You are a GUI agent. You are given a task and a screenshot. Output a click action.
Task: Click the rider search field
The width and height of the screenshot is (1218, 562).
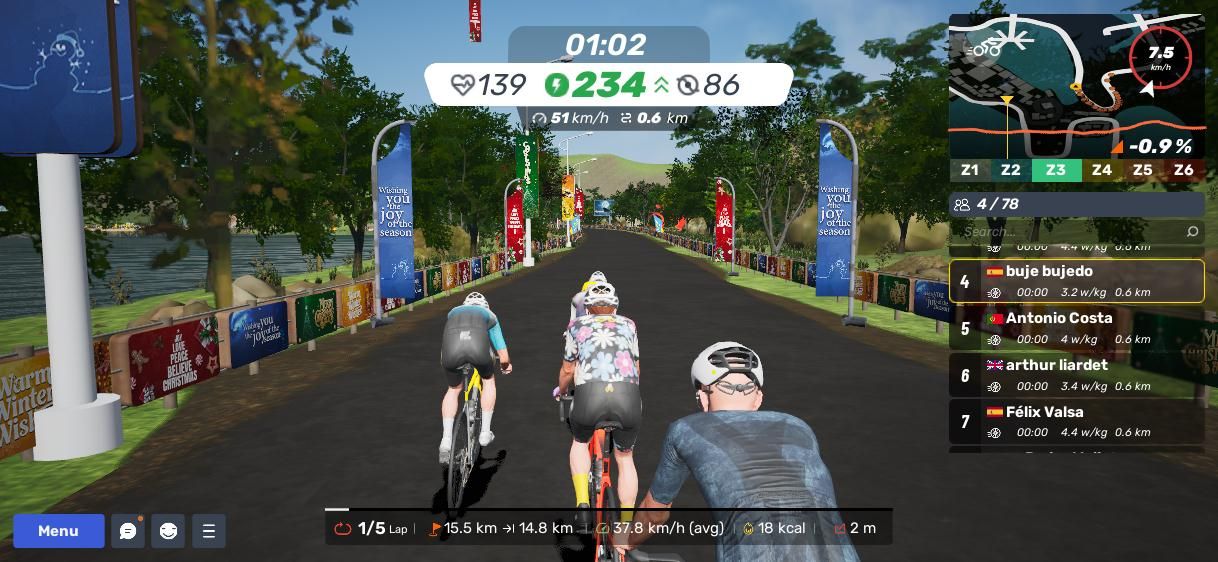coord(1065,232)
